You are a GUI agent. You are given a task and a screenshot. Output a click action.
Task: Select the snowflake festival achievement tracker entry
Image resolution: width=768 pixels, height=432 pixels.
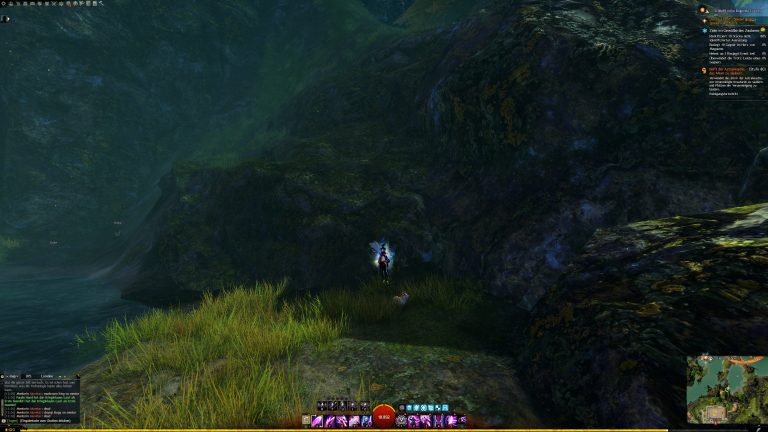point(737,31)
